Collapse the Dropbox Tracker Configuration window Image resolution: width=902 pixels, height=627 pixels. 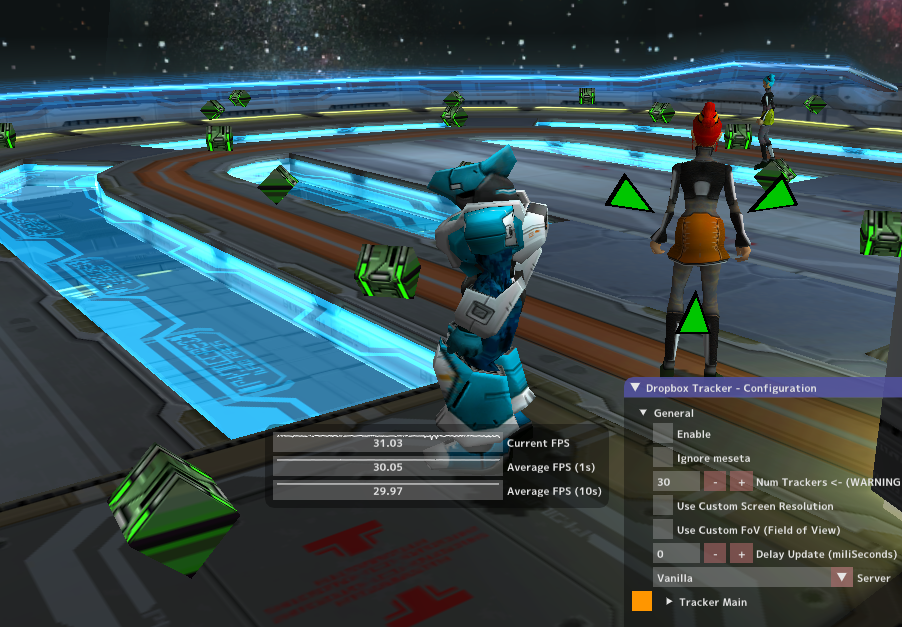coord(635,388)
